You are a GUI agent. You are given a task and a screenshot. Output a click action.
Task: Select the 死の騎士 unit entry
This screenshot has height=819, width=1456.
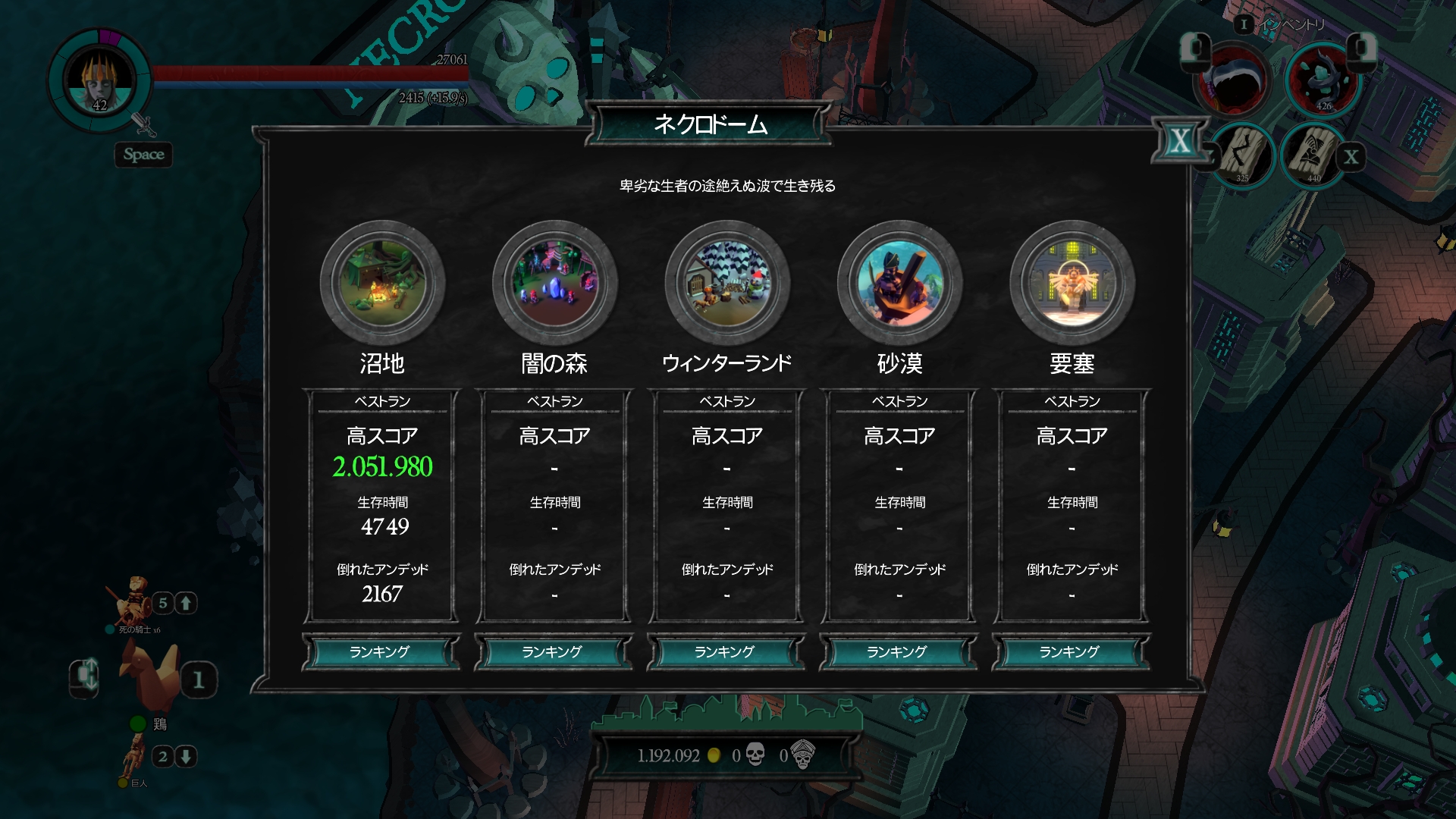133,604
